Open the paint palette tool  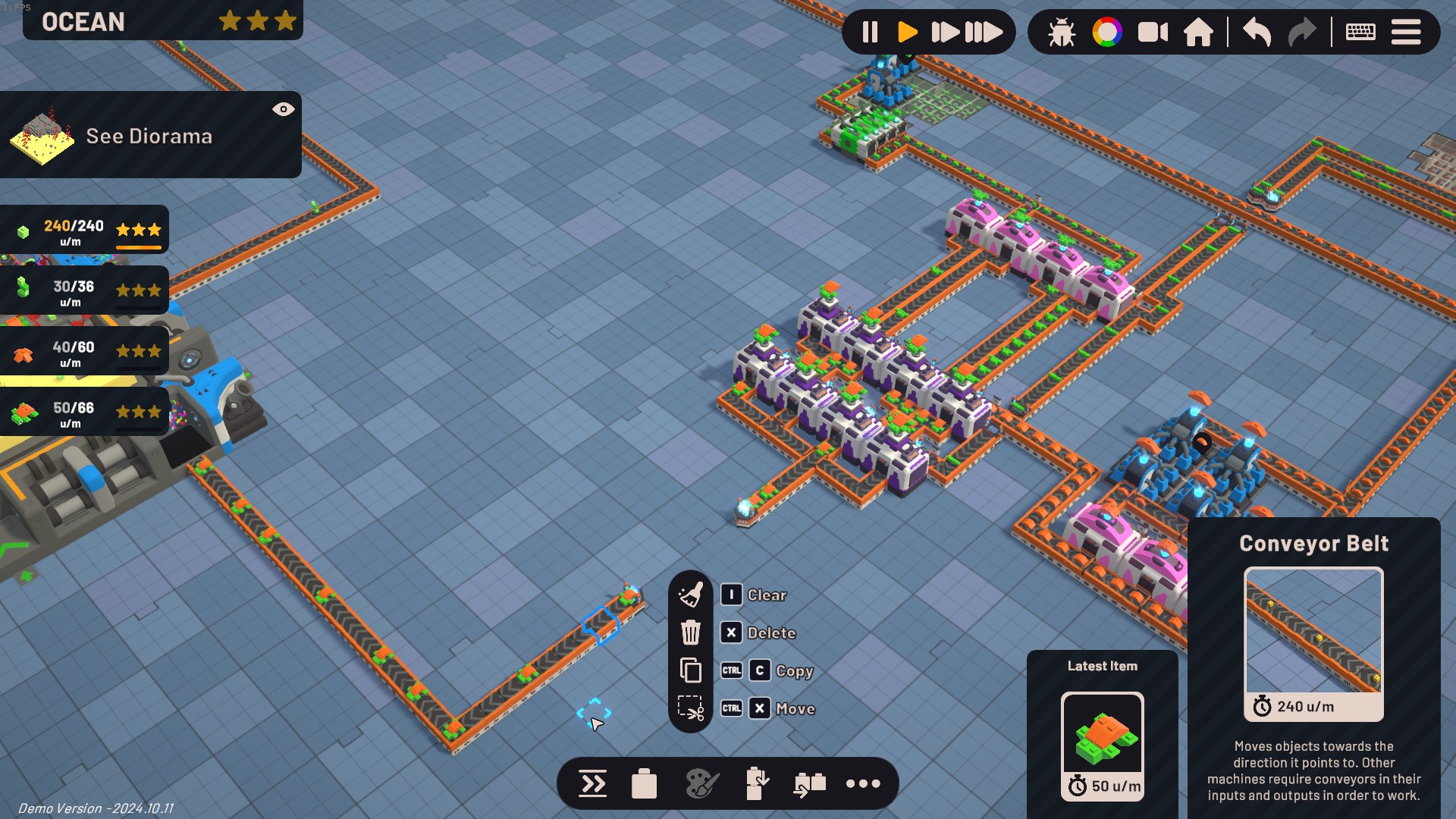701,782
